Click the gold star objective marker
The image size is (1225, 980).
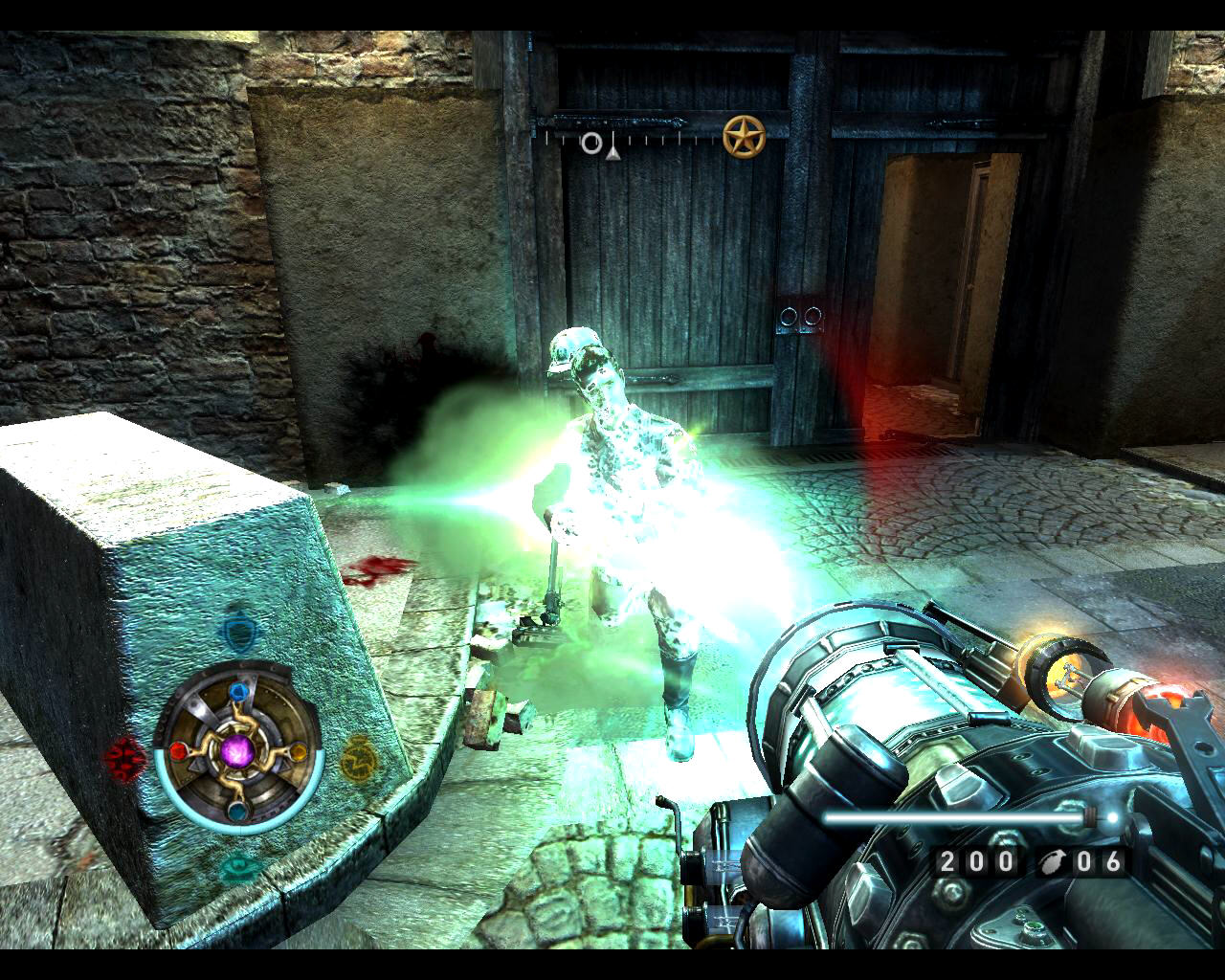pos(744,137)
